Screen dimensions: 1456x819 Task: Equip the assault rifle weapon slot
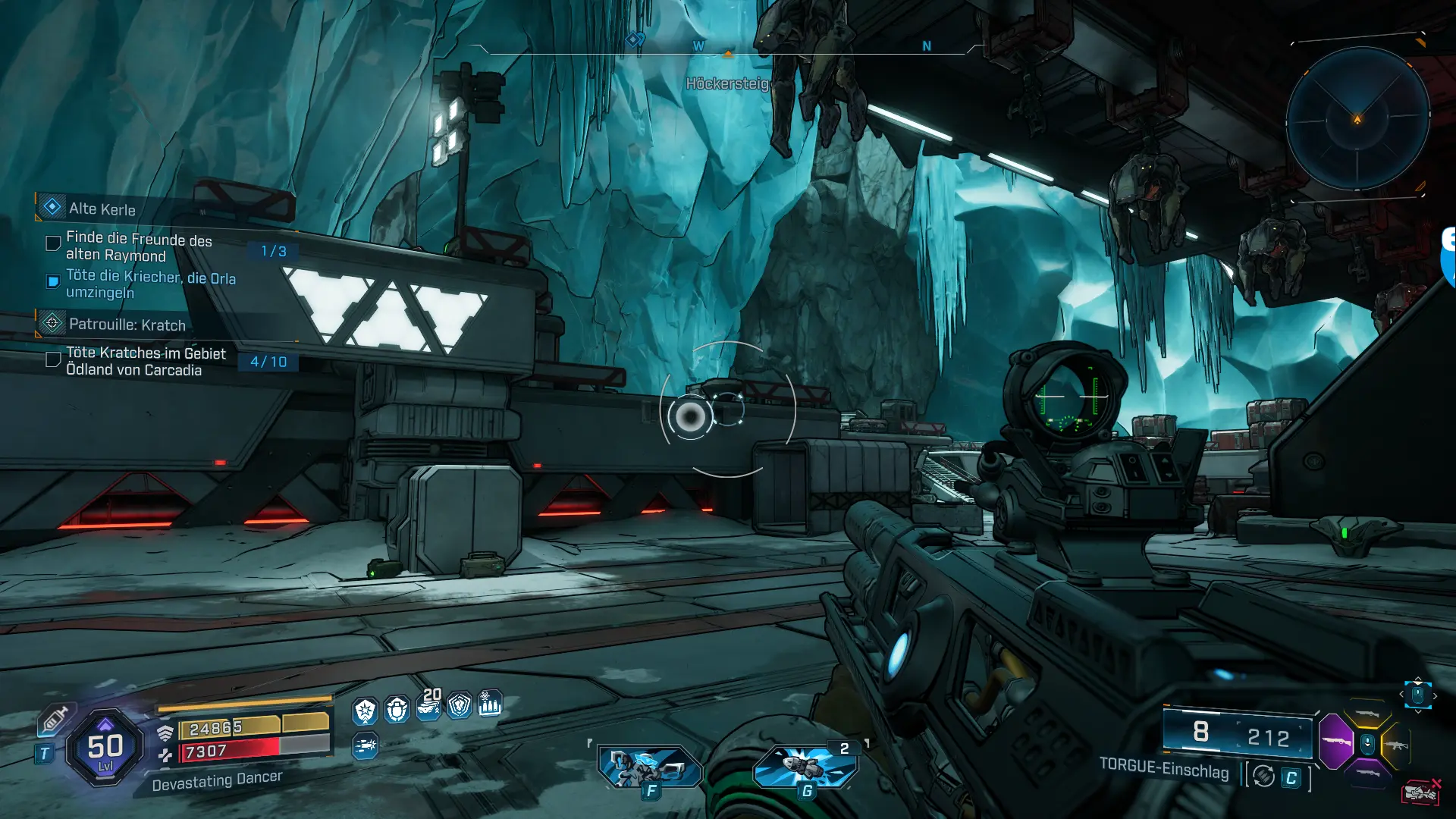click(1397, 745)
